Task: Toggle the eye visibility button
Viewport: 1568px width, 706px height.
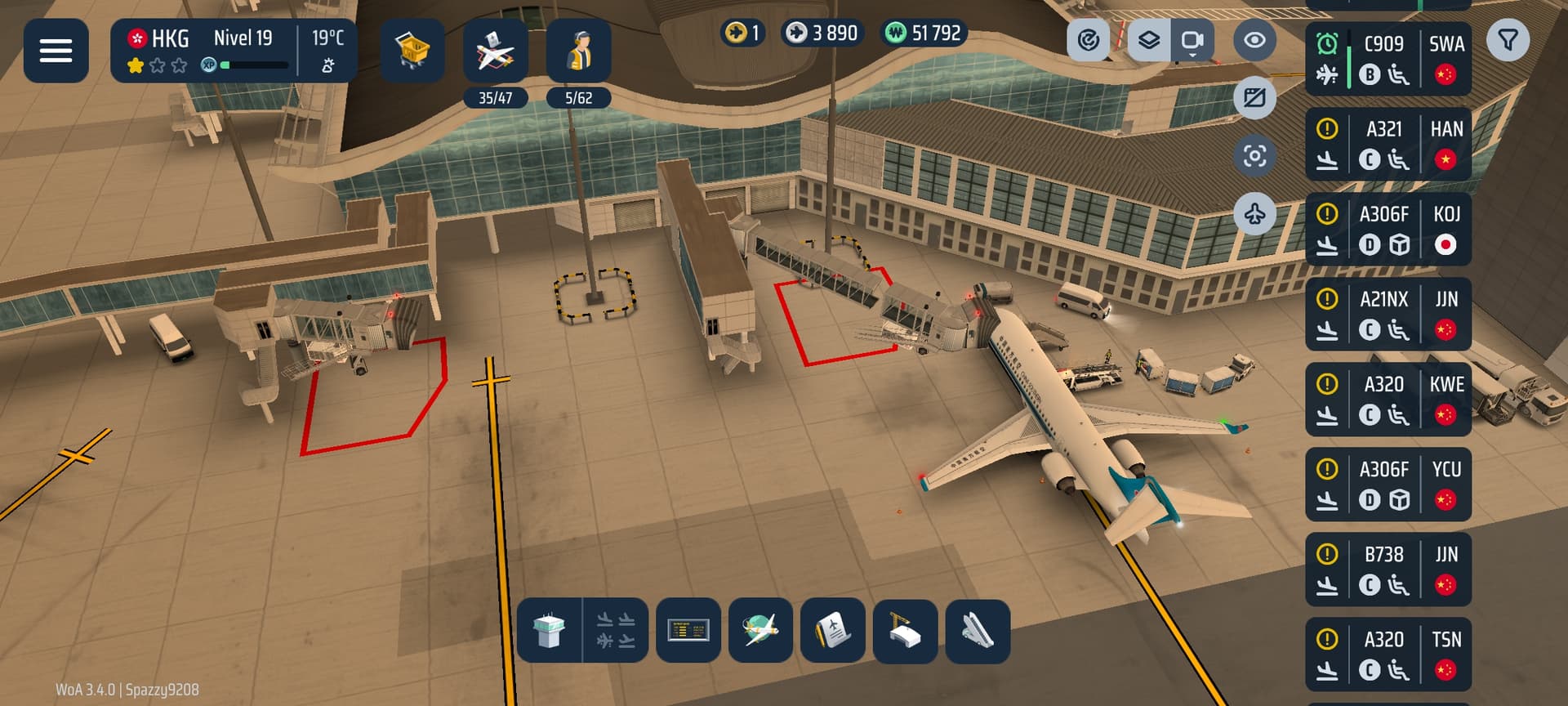Action: [x=1254, y=40]
